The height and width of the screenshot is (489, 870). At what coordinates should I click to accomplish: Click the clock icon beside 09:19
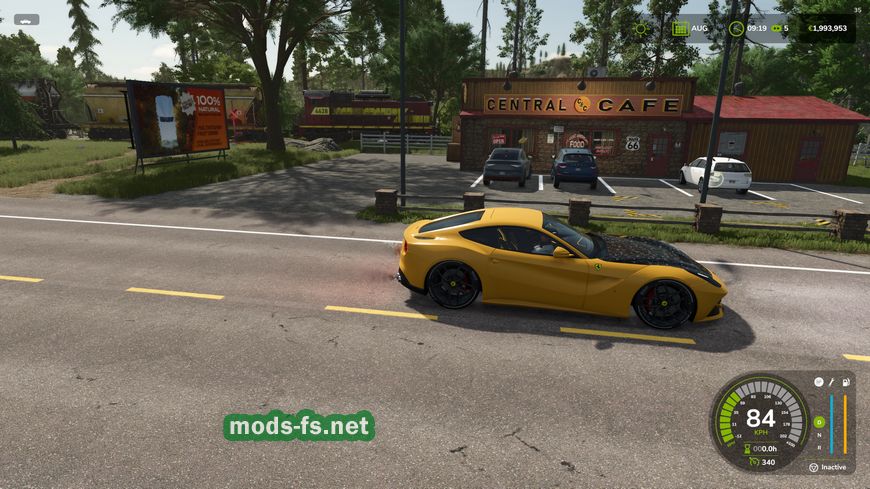736,28
